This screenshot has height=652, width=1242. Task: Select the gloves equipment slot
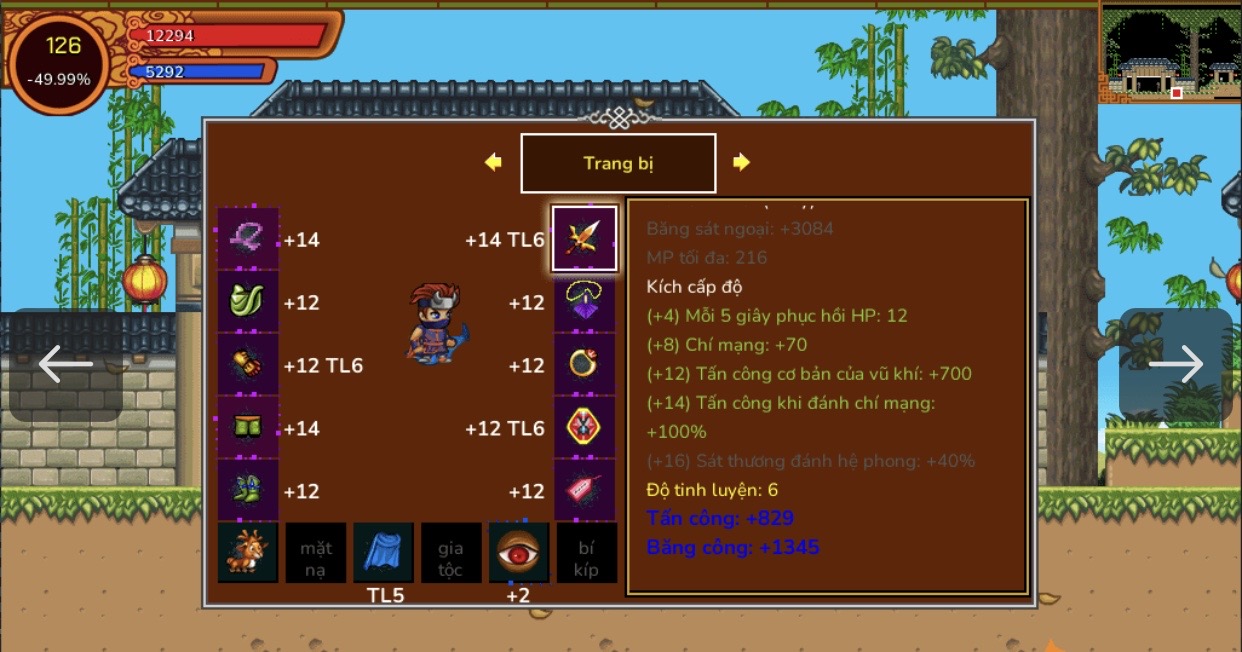pyautogui.click(x=248, y=365)
